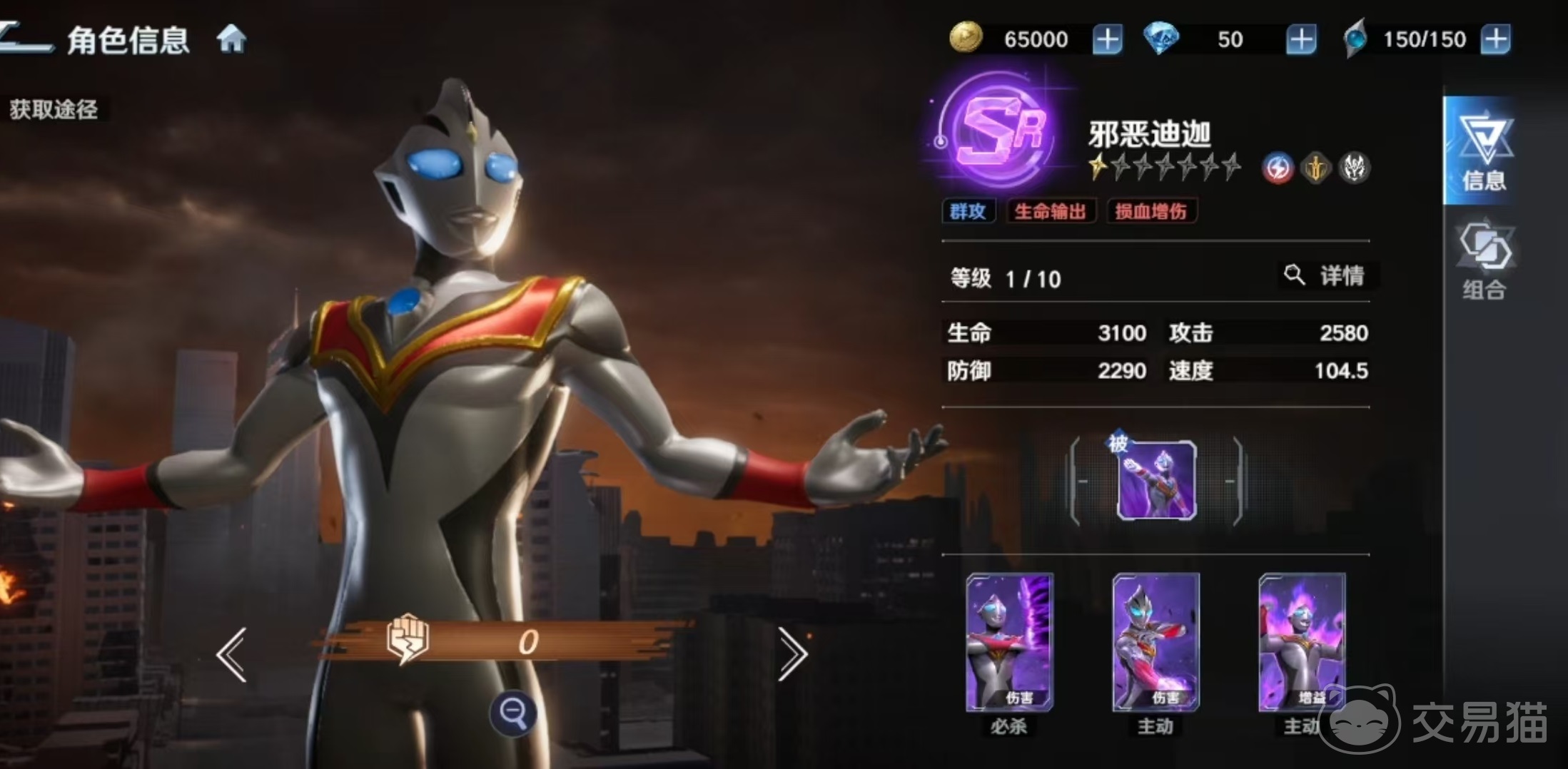Select the 主动 buff skill card
The width and height of the screenshot is (1568, 769).
click(1302, 643)
